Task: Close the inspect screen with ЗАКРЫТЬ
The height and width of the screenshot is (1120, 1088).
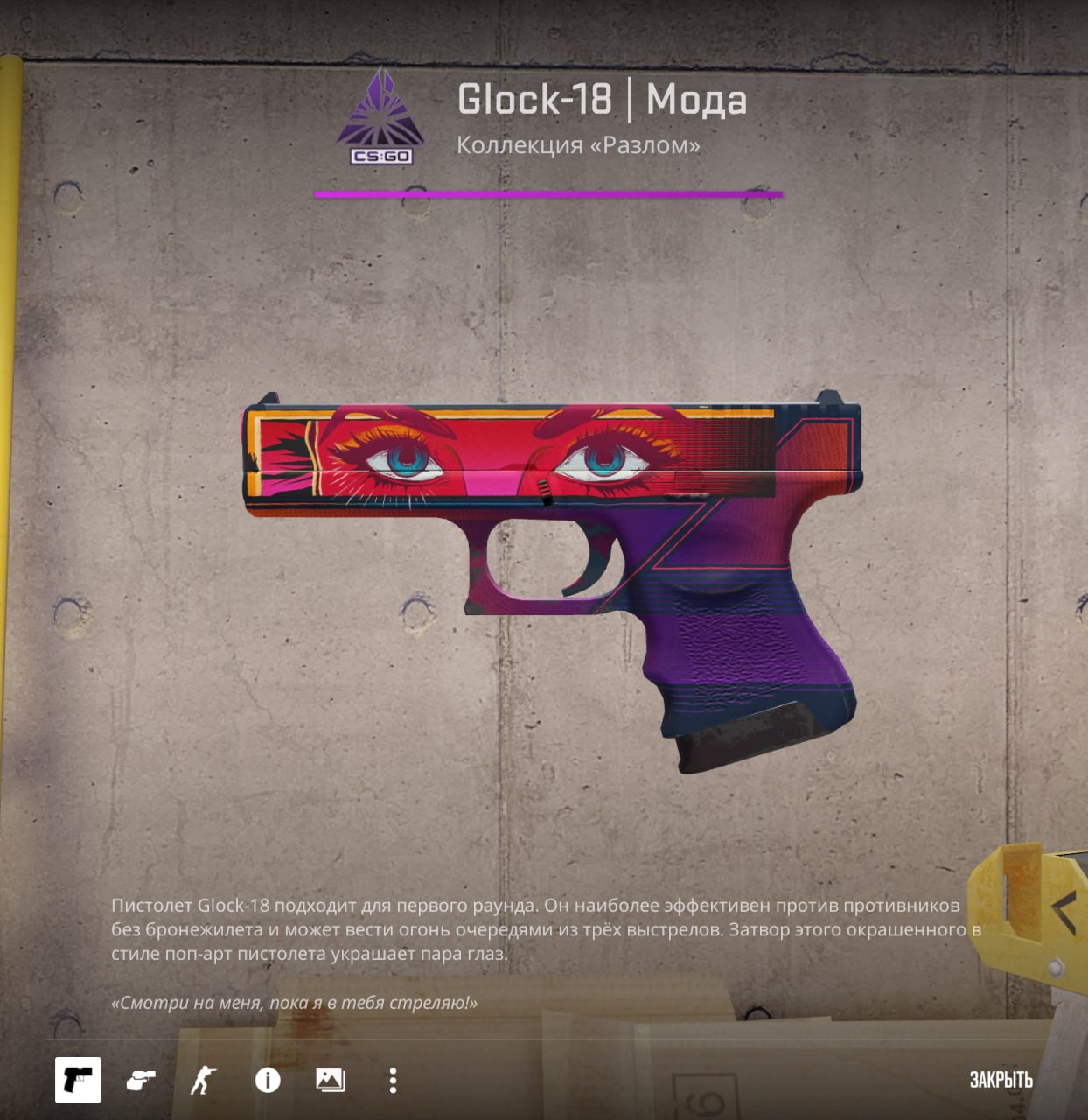Action: [x=1001, y=1080]
